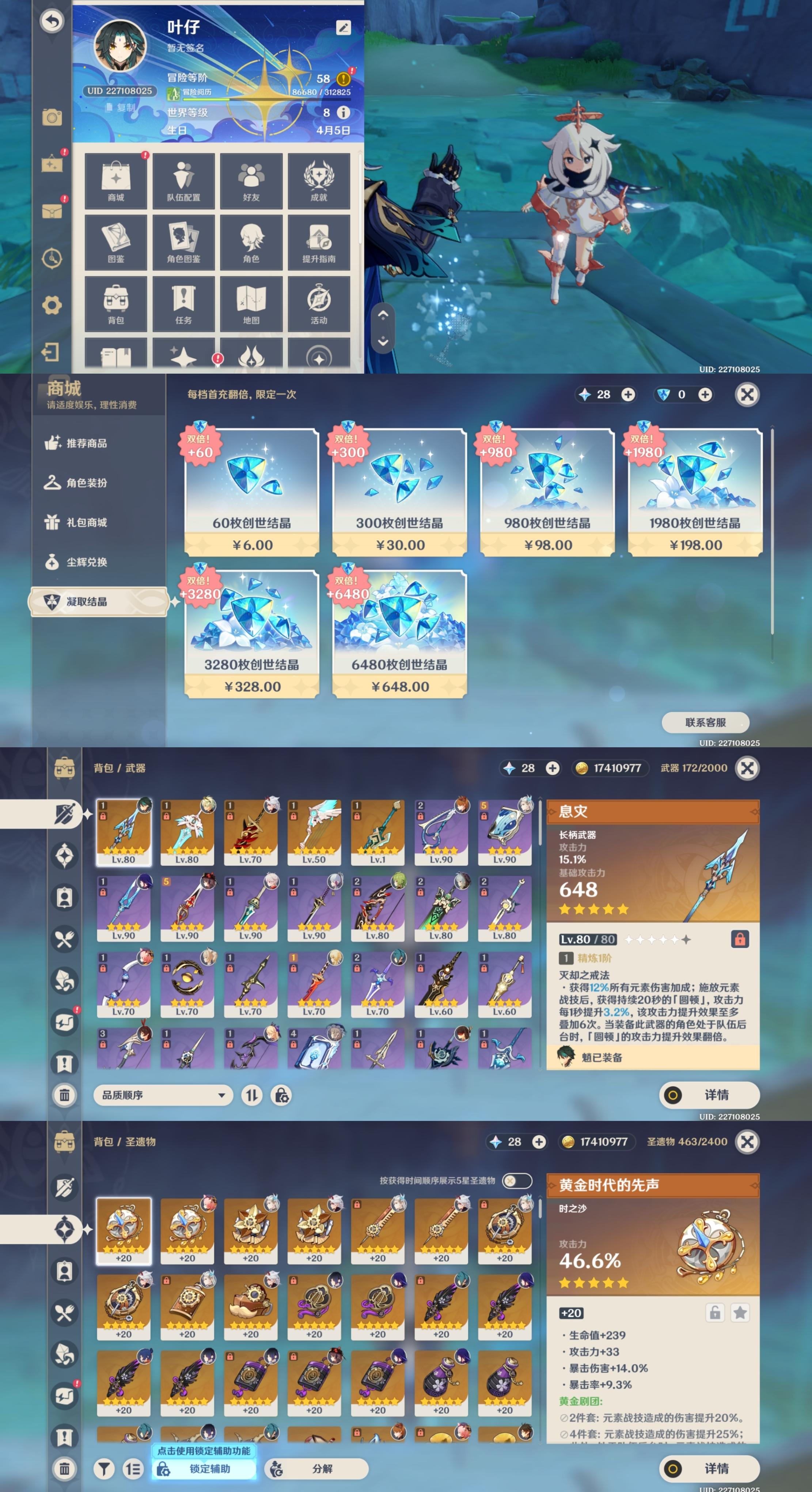Switch to the 尘辉兑换 shop category

click(x=87, y=562)
